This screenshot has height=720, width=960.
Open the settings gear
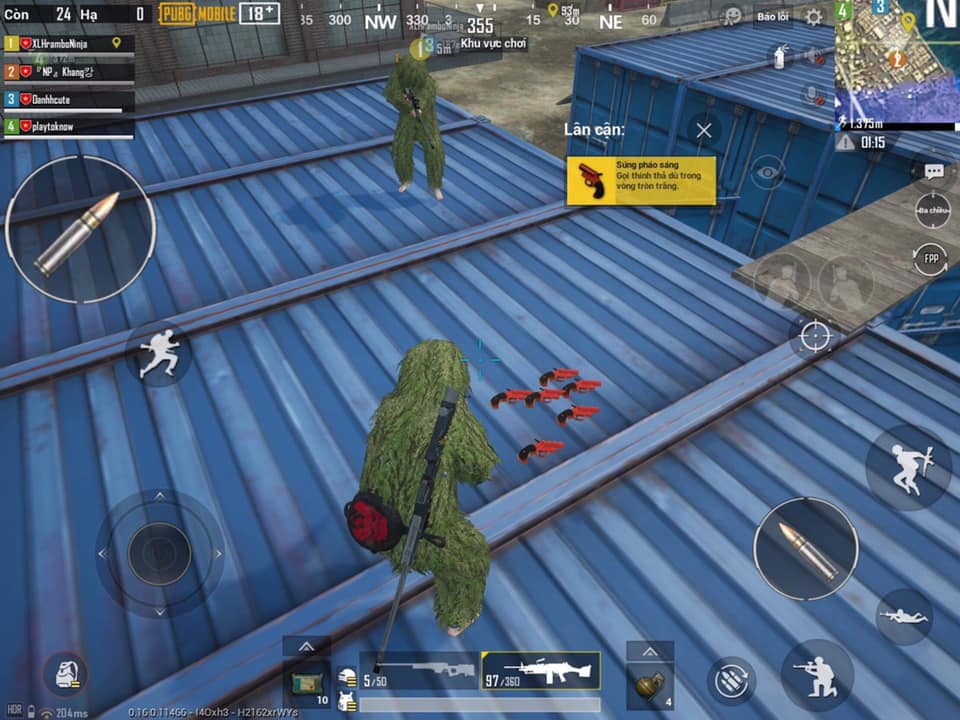click(x=814, y=17)
